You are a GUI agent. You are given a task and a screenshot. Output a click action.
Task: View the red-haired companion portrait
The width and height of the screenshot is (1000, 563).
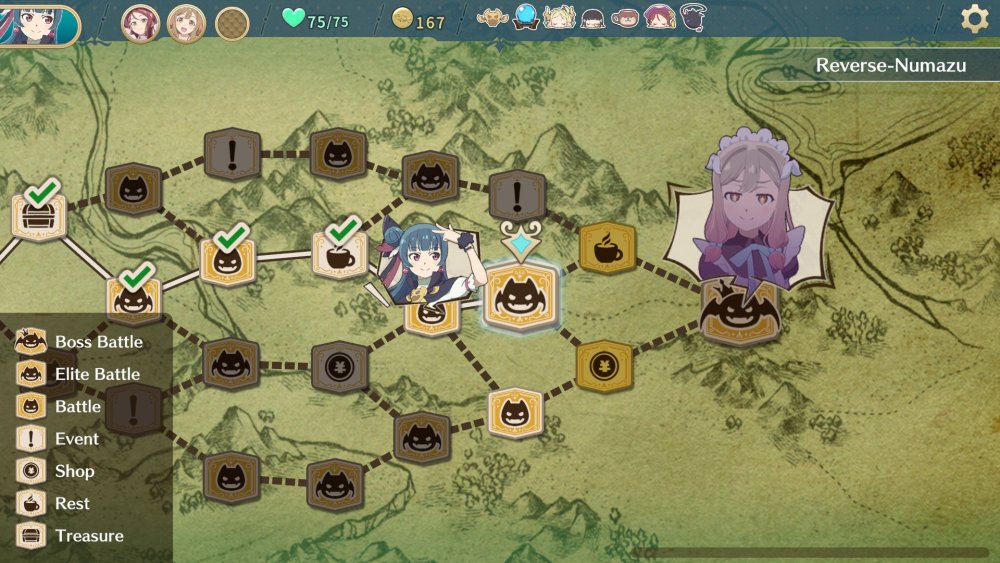coord(141,22)
